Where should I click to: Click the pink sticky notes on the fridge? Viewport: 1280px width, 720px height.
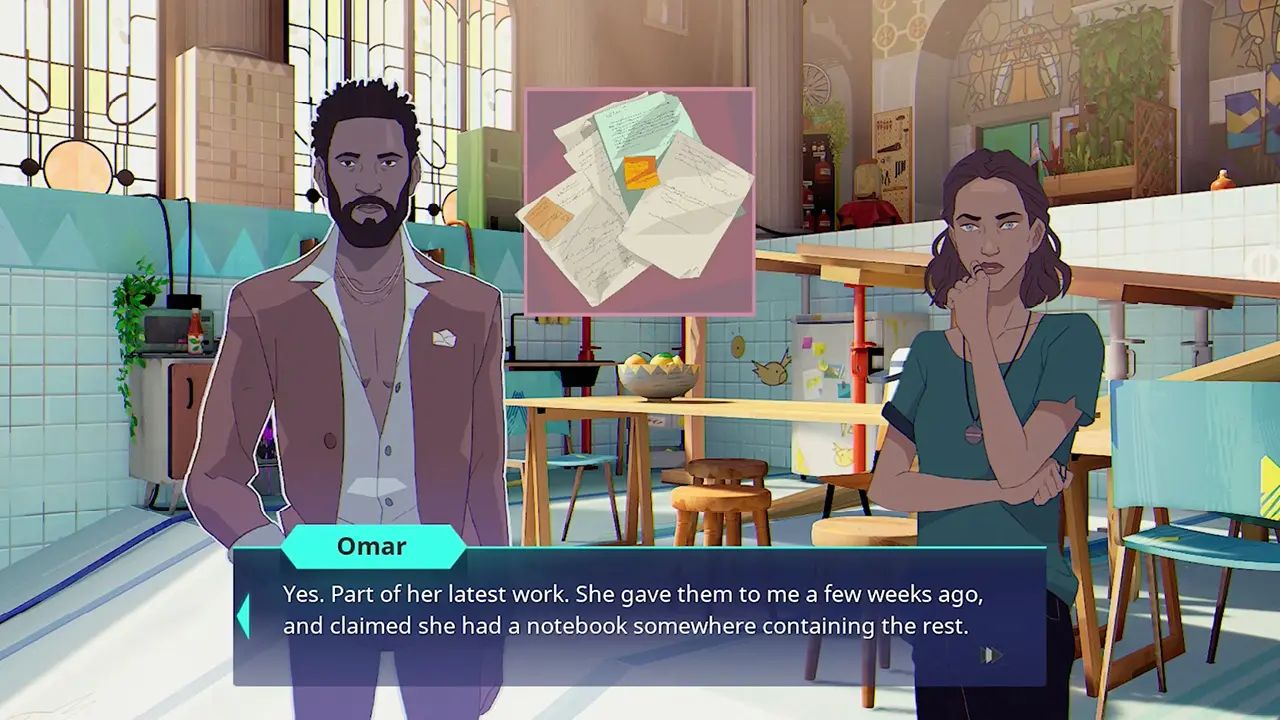(x=808, y=343)
